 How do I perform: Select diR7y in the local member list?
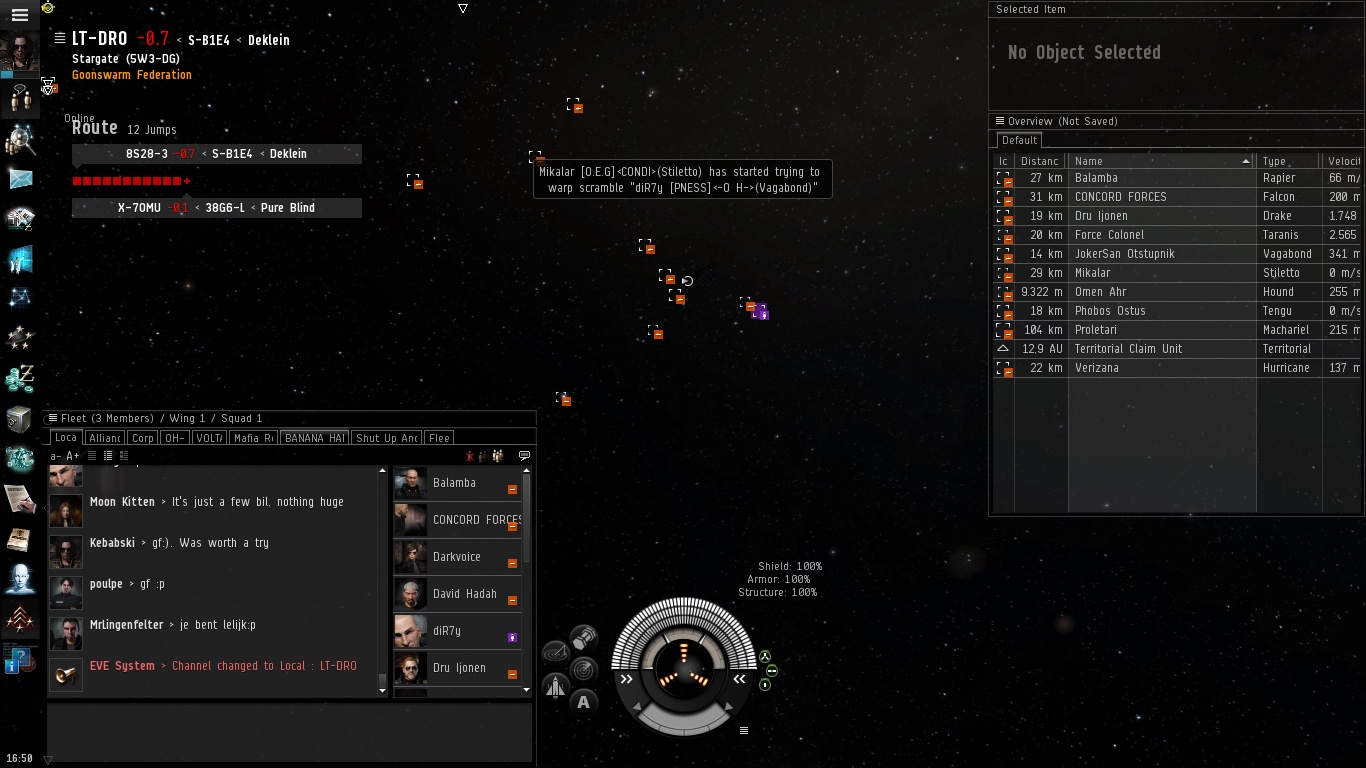447,631
